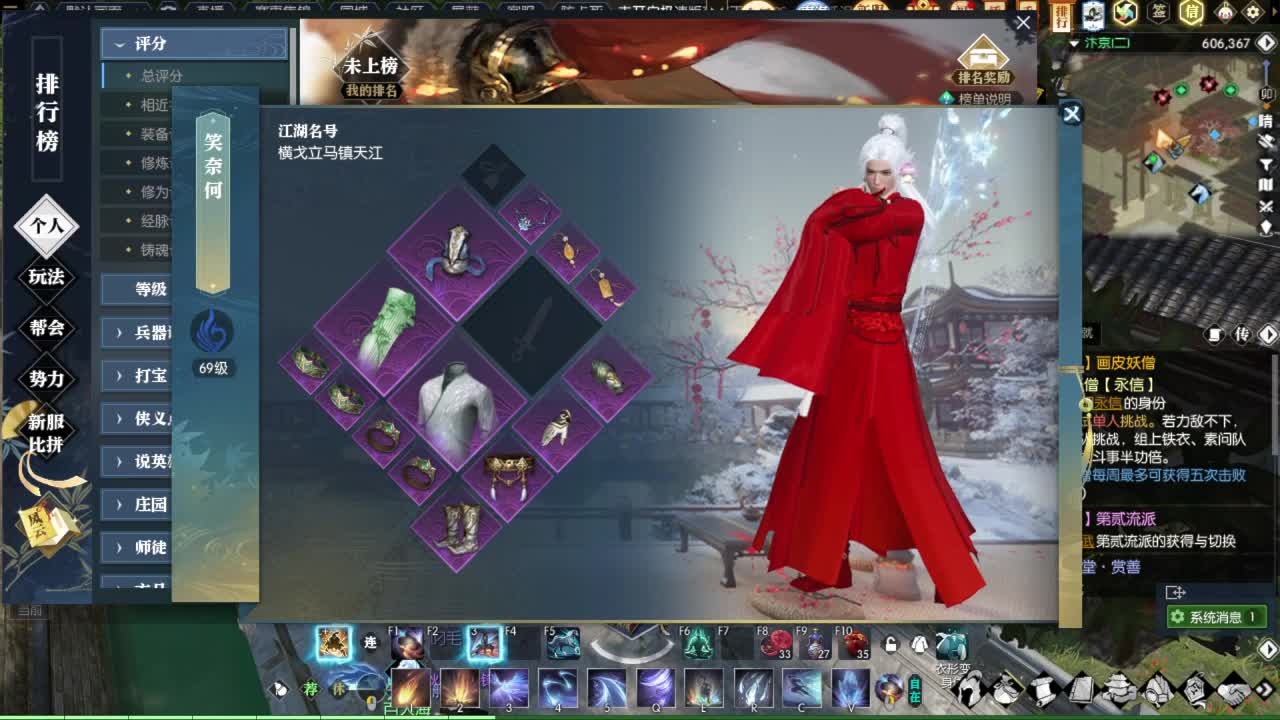Viewport: 1280px width, 720px height.
Task: Open the 榜单说明 explanation link
Action: click(985, 96)
